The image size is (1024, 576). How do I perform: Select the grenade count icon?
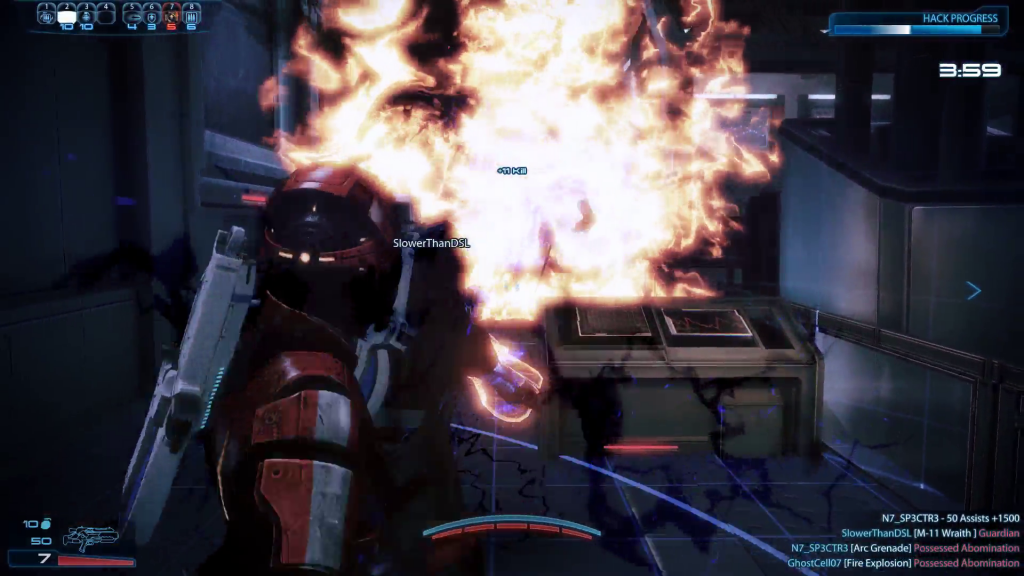coord(46,523)
